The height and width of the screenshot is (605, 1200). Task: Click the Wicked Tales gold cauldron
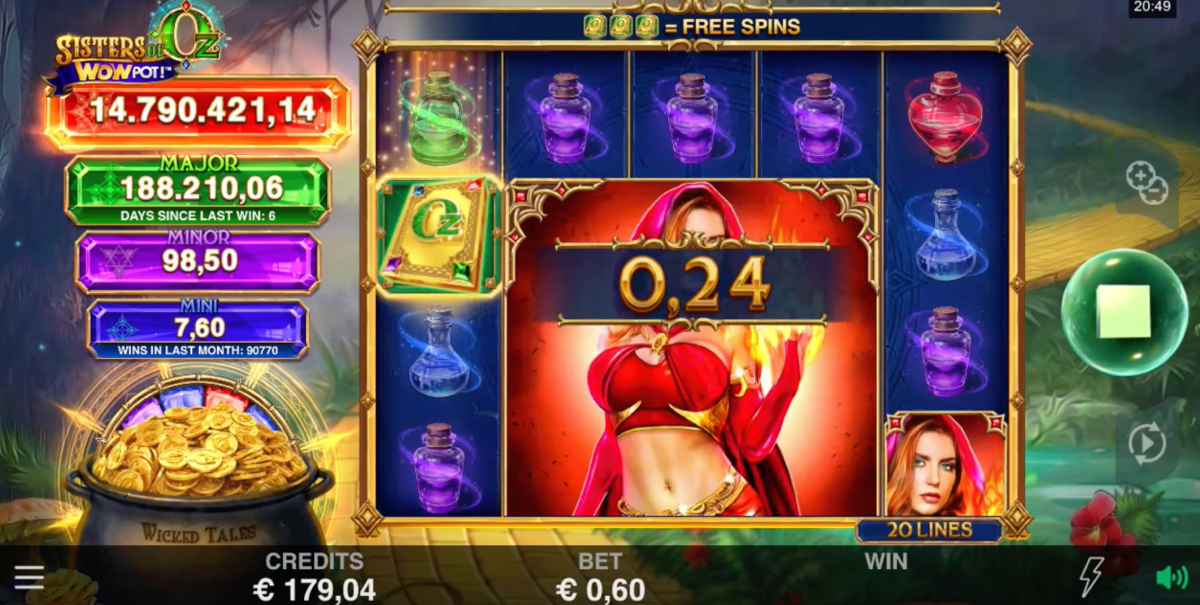tap(198, 480)
